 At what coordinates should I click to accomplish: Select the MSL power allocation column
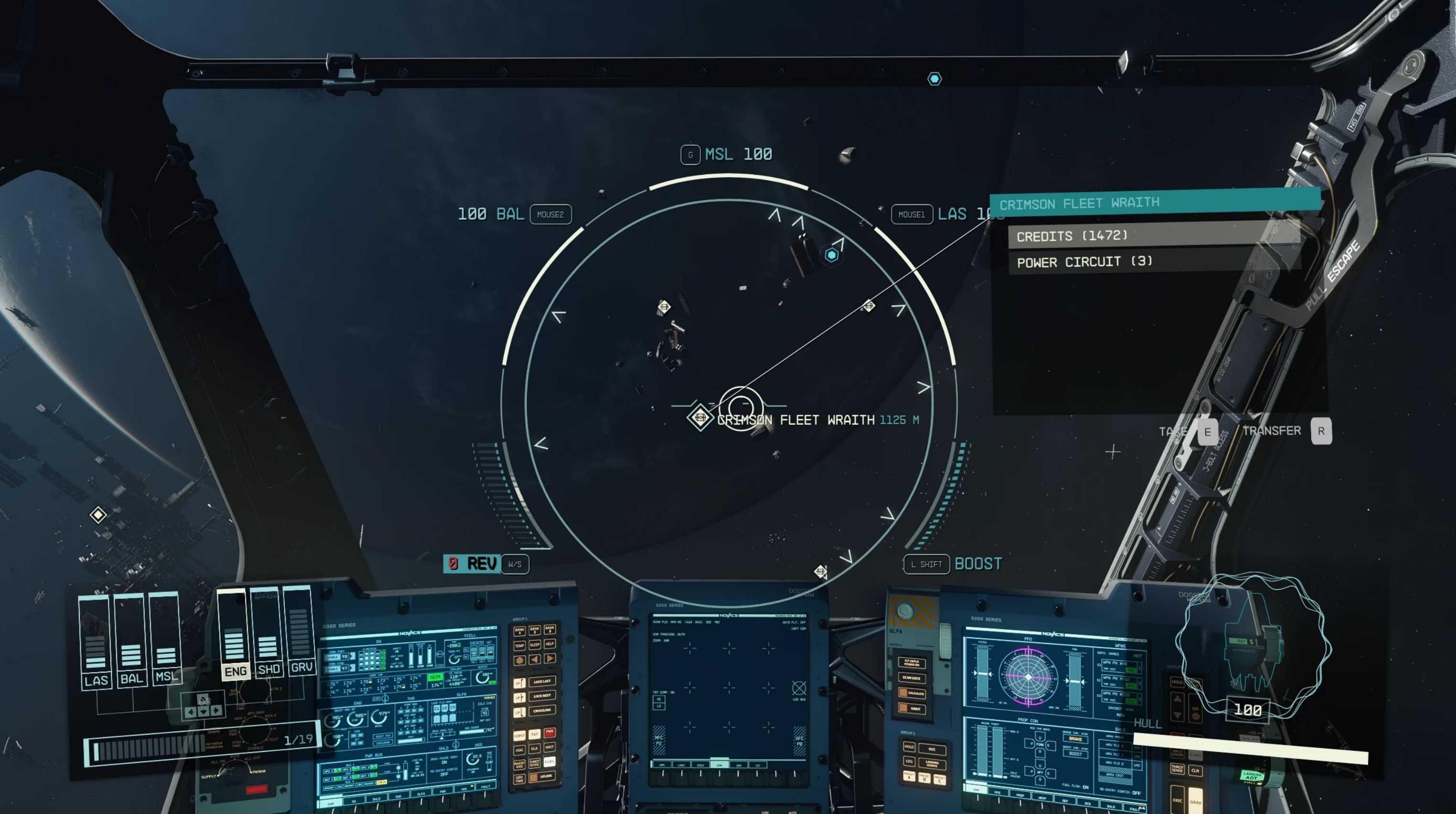166,638
